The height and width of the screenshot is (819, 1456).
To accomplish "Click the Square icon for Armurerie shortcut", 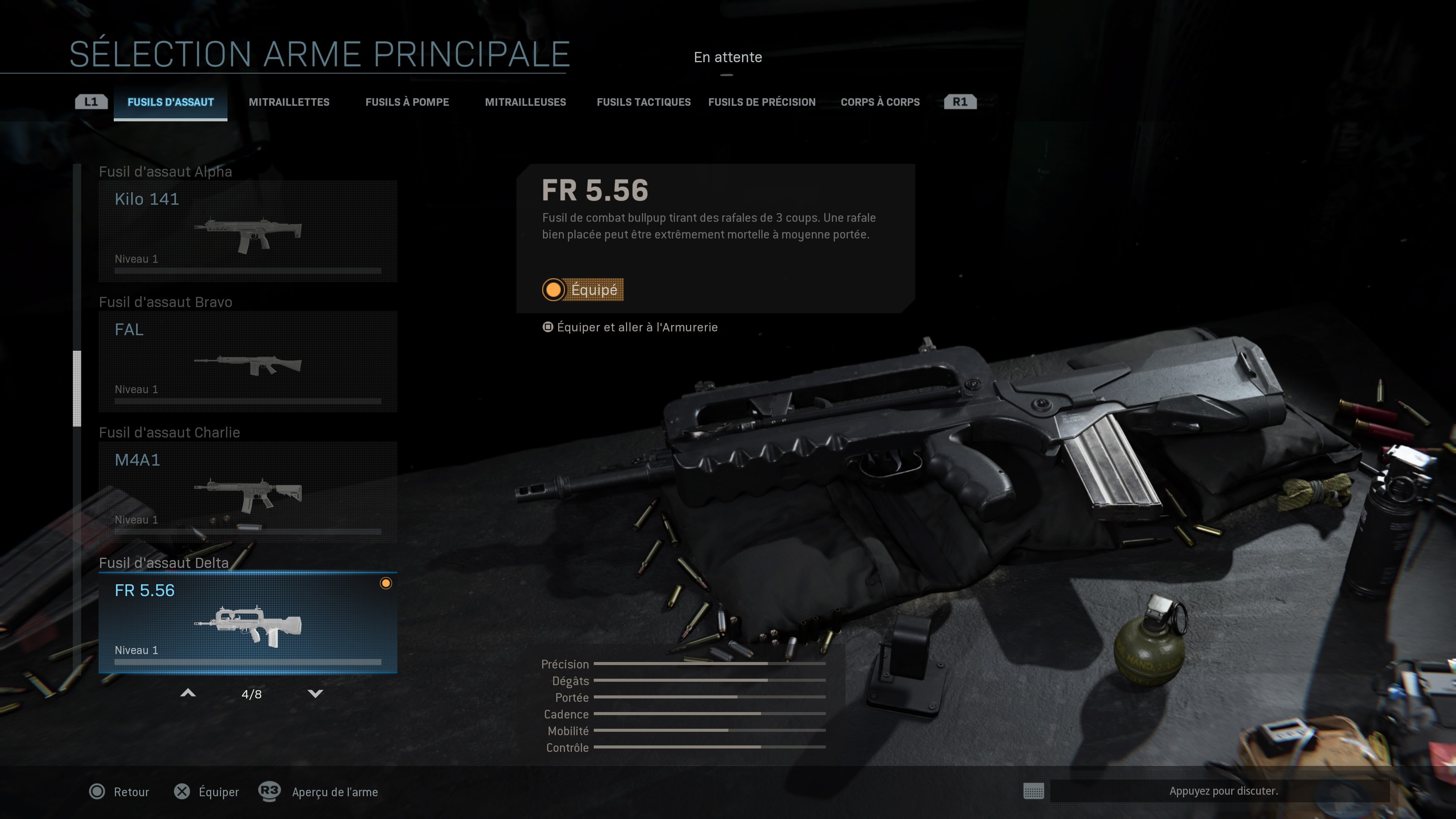I will click(x=547, y=327).
